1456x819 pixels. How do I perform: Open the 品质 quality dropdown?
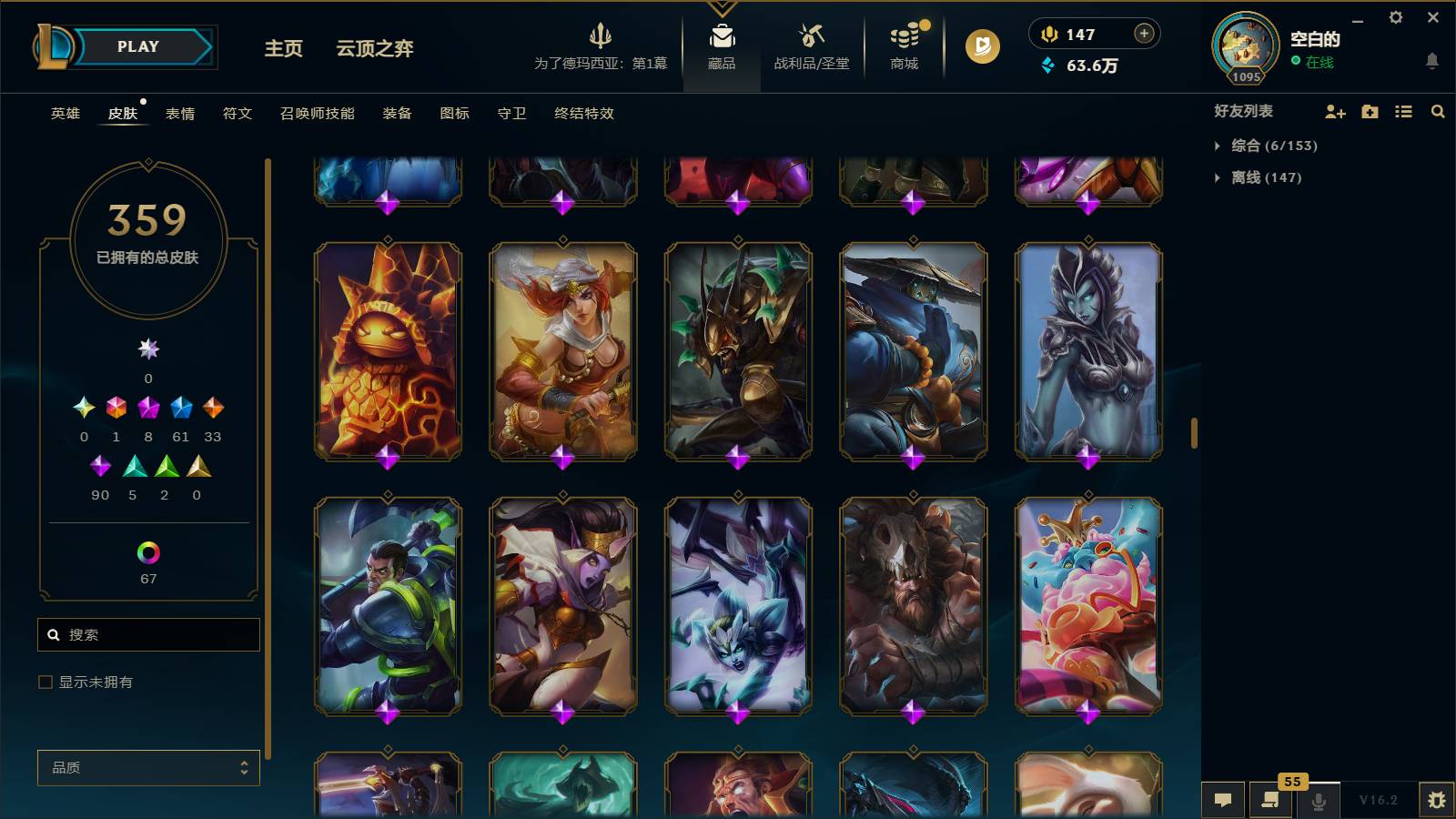pyautogui.click(x=148, y=768)
